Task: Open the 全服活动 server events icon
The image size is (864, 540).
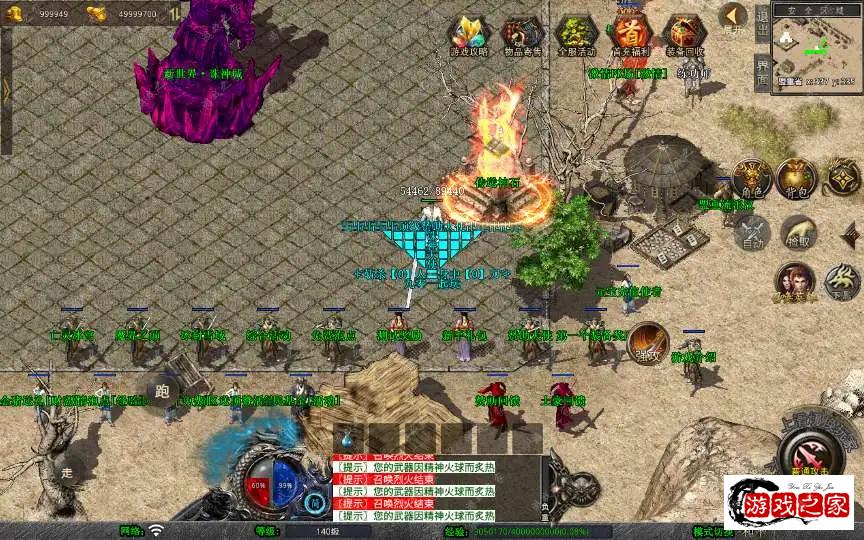Action: click(x=575, y=35)
